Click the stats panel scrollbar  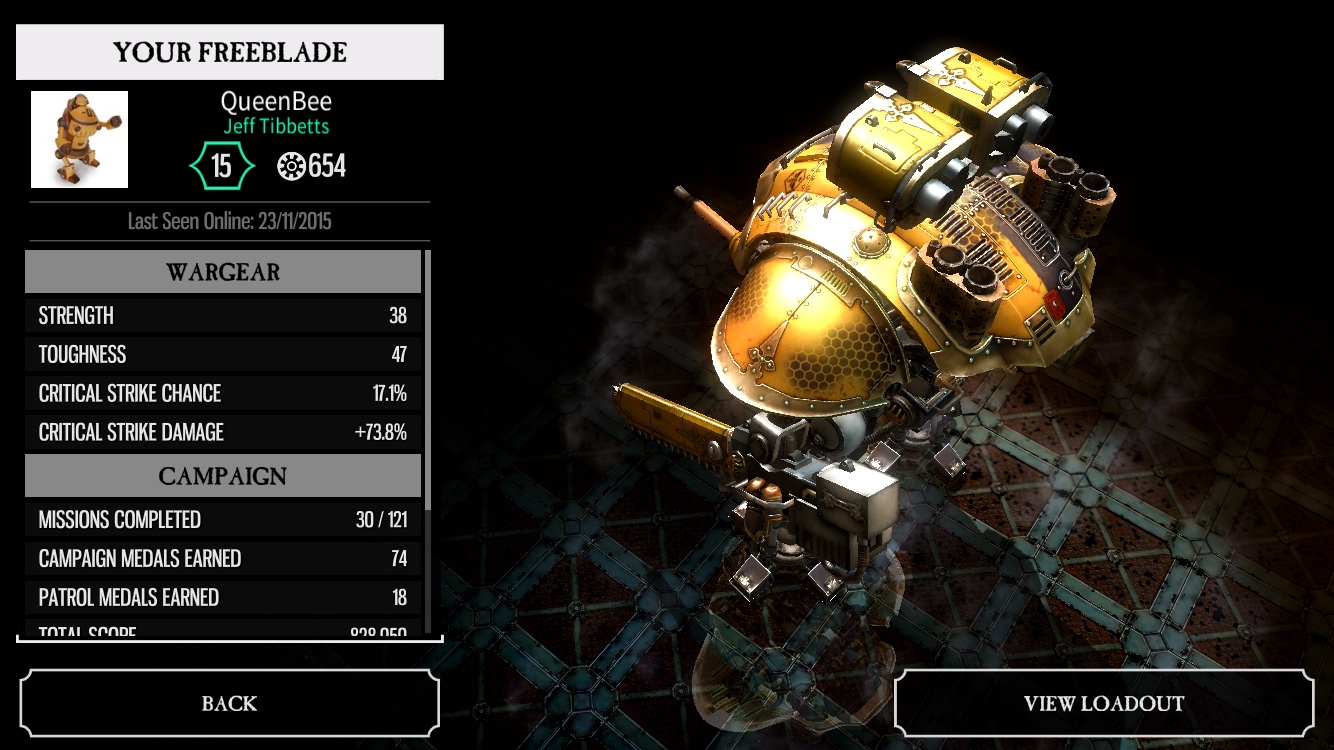pyautogui.click(x=429, y=380)
